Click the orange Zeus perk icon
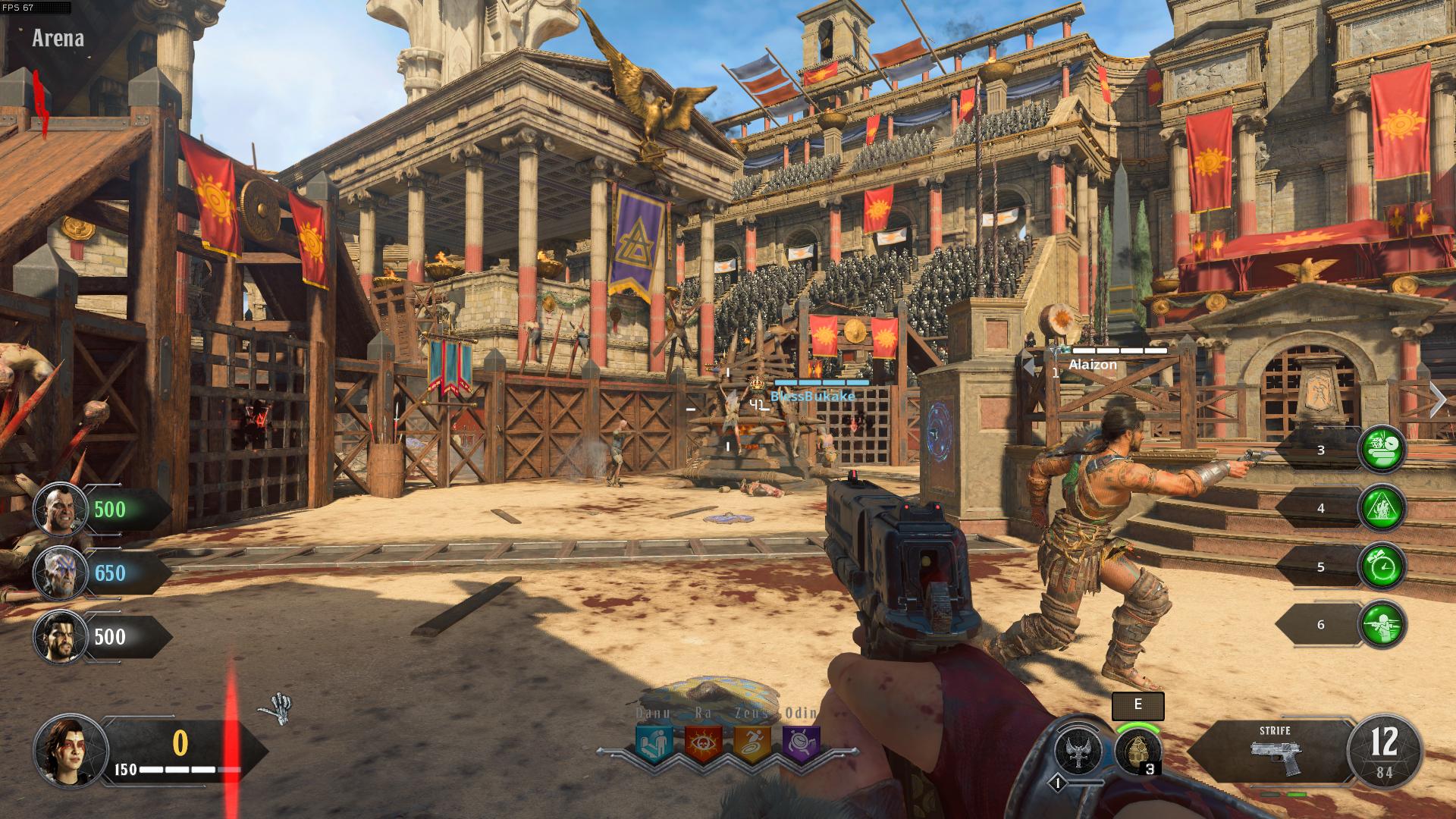The height and width of the screenshot is (819, 1456). (x=752, y=744)
